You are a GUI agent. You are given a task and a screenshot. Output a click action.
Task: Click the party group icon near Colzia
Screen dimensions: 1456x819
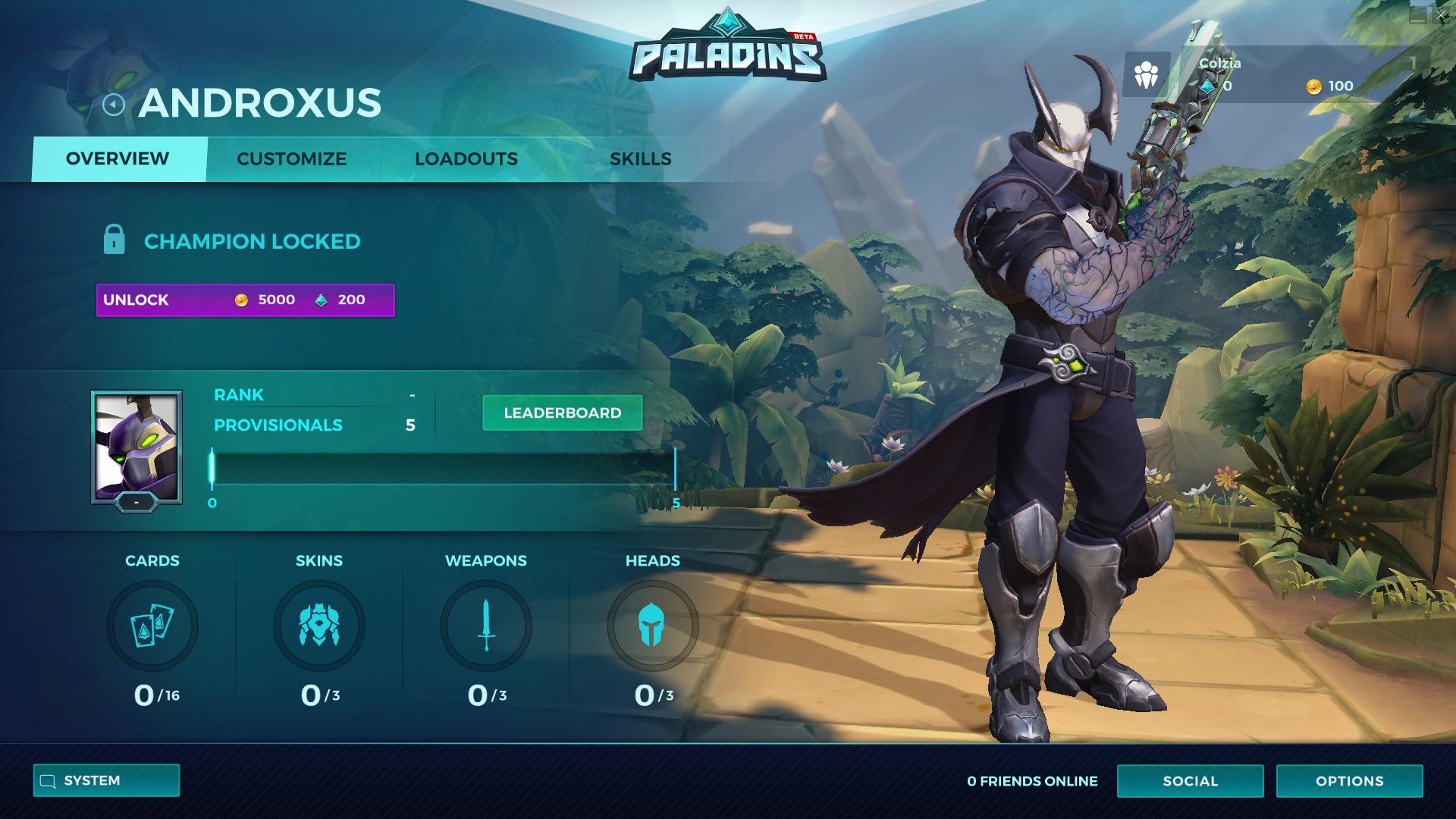pyautogui.click(x=1146, y=75)
